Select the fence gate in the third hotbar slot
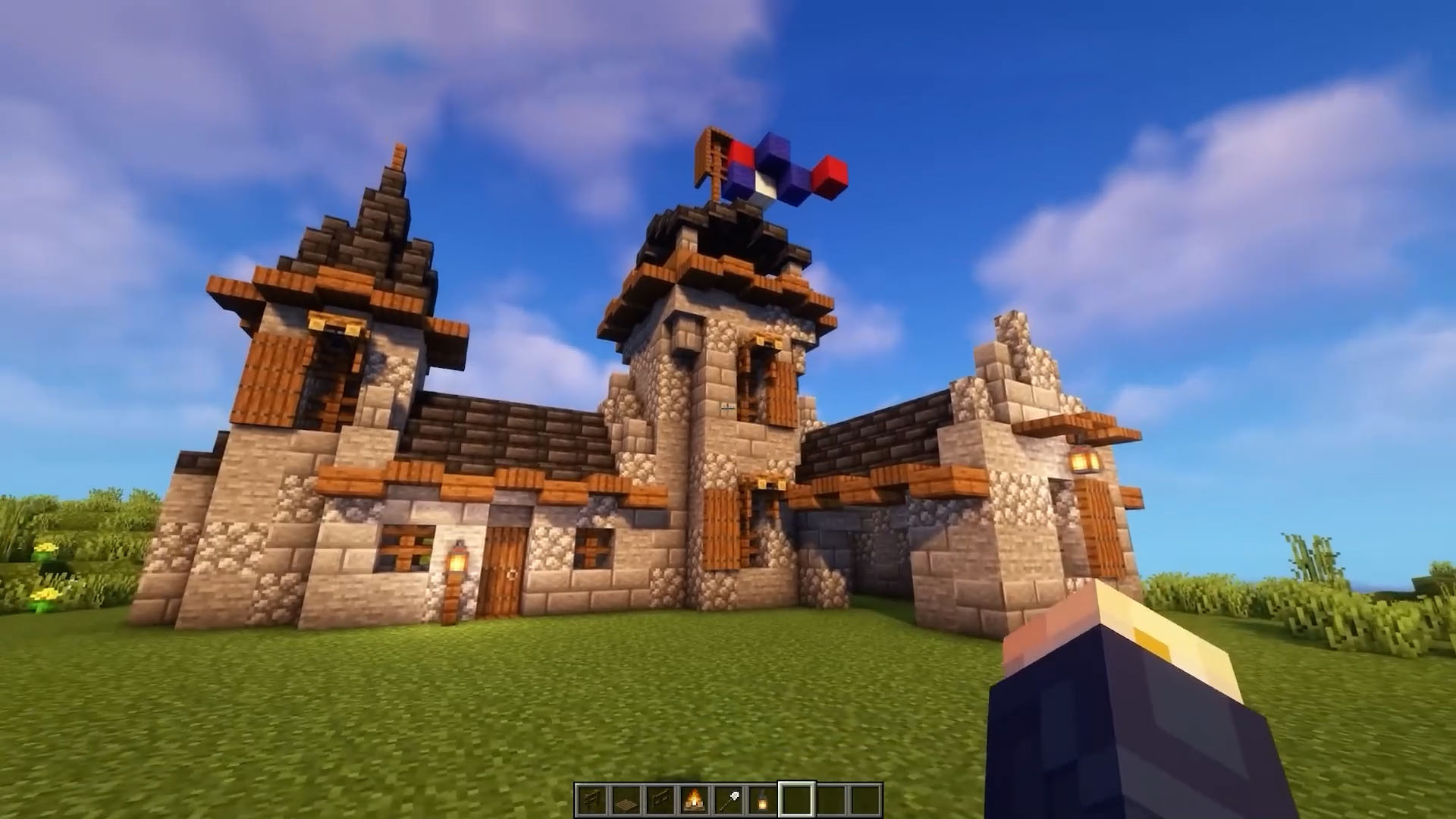The width and height of the screenshot is (1456, 819). (661, 796)
